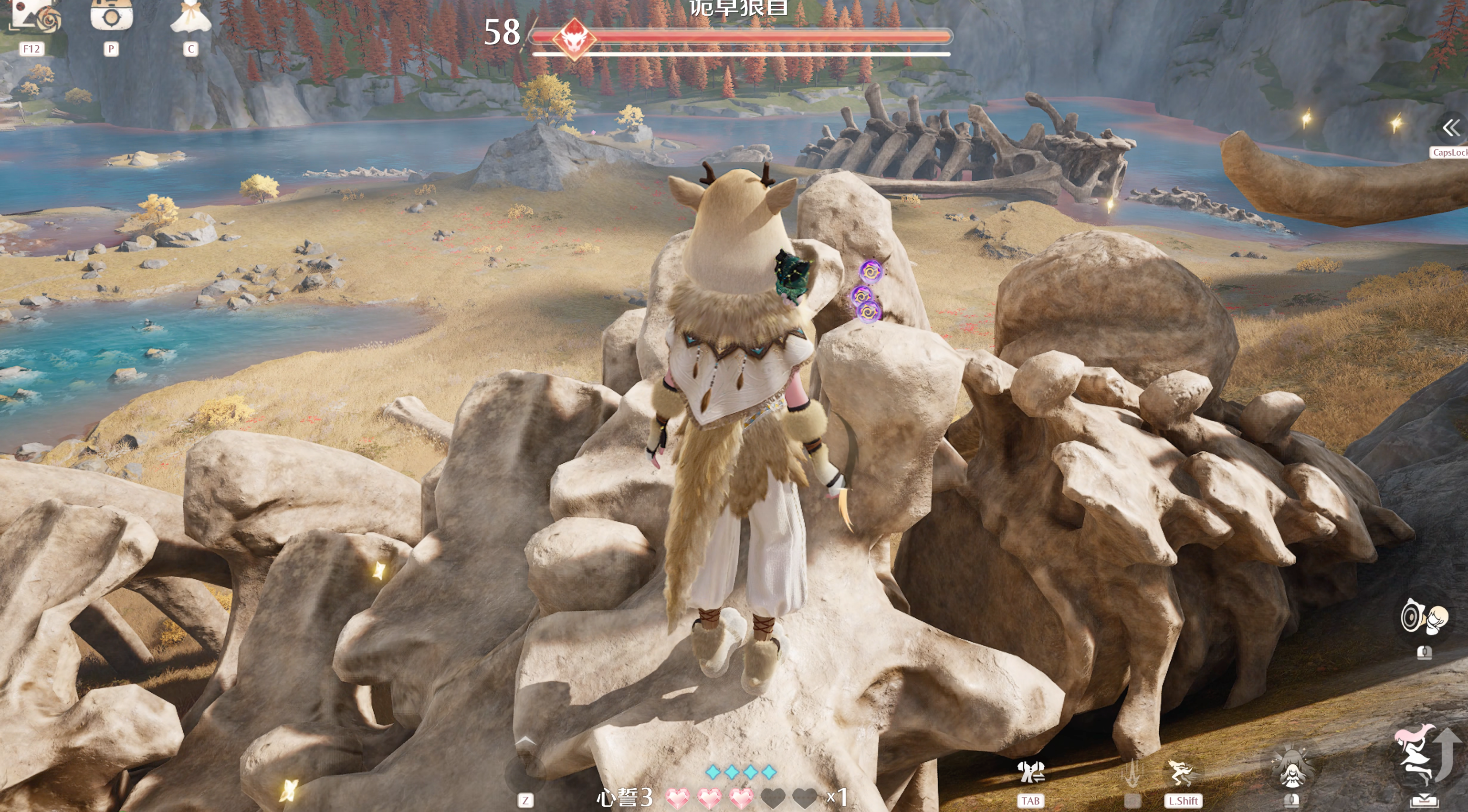
Task: Activate the sprint dash ability
Action: [1183, 773]
